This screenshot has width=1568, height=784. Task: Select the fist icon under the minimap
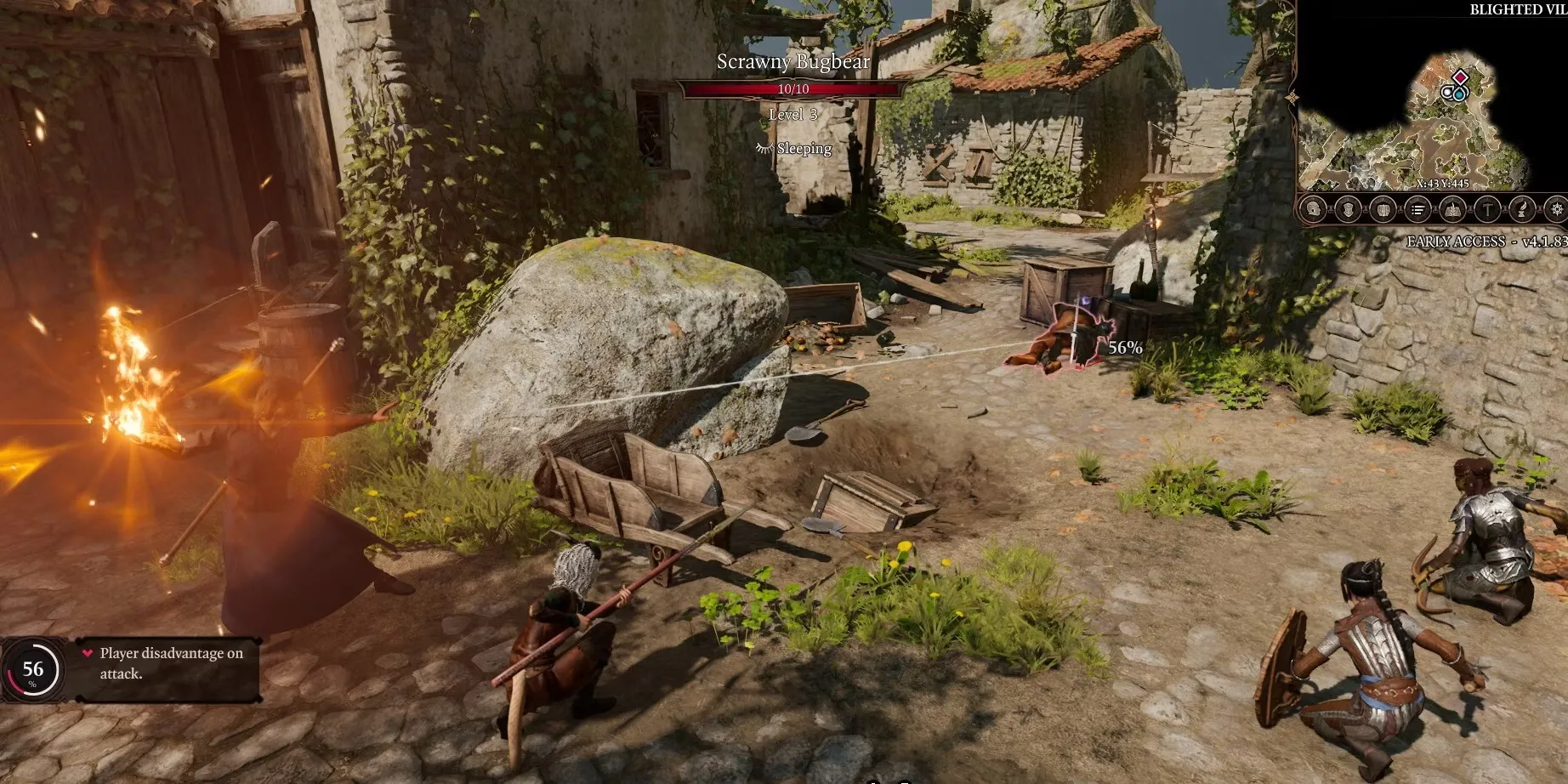(x=1383, y=209)
